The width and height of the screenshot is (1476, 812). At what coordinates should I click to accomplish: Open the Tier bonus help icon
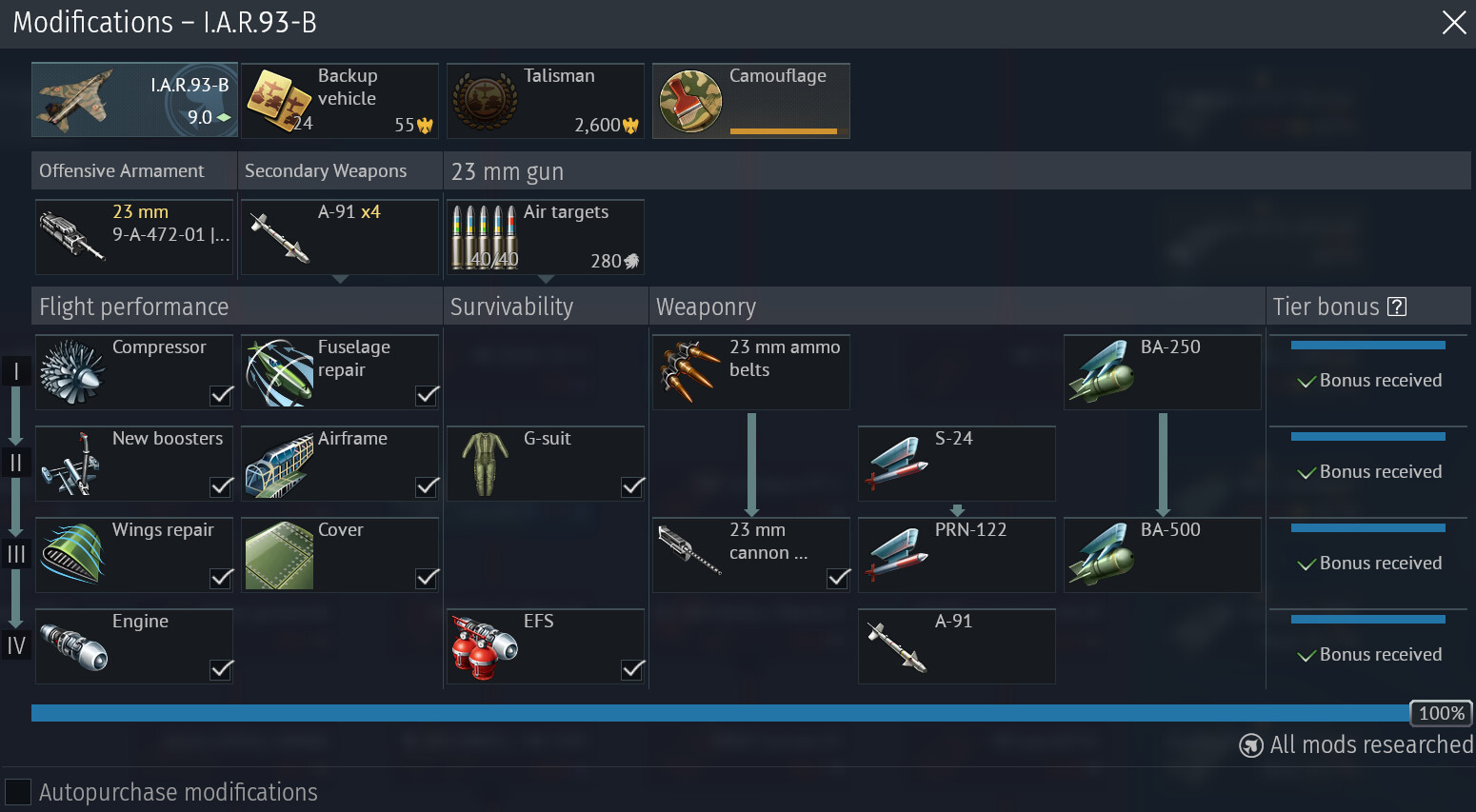[x=1397, y=307]
